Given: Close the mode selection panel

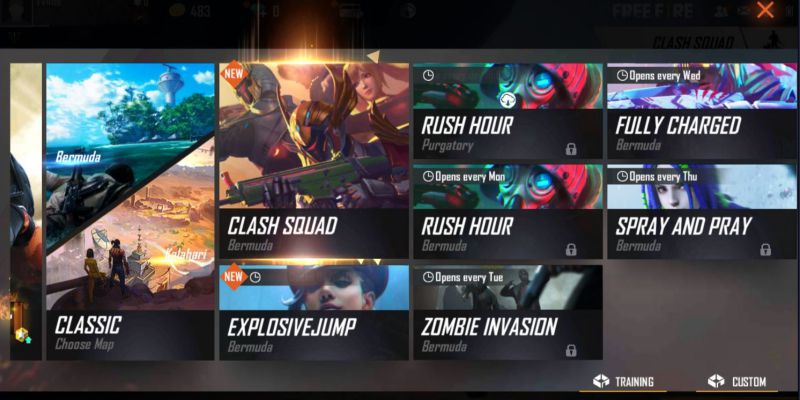Looking at the screenshot, I should click(x=765, y=11).
